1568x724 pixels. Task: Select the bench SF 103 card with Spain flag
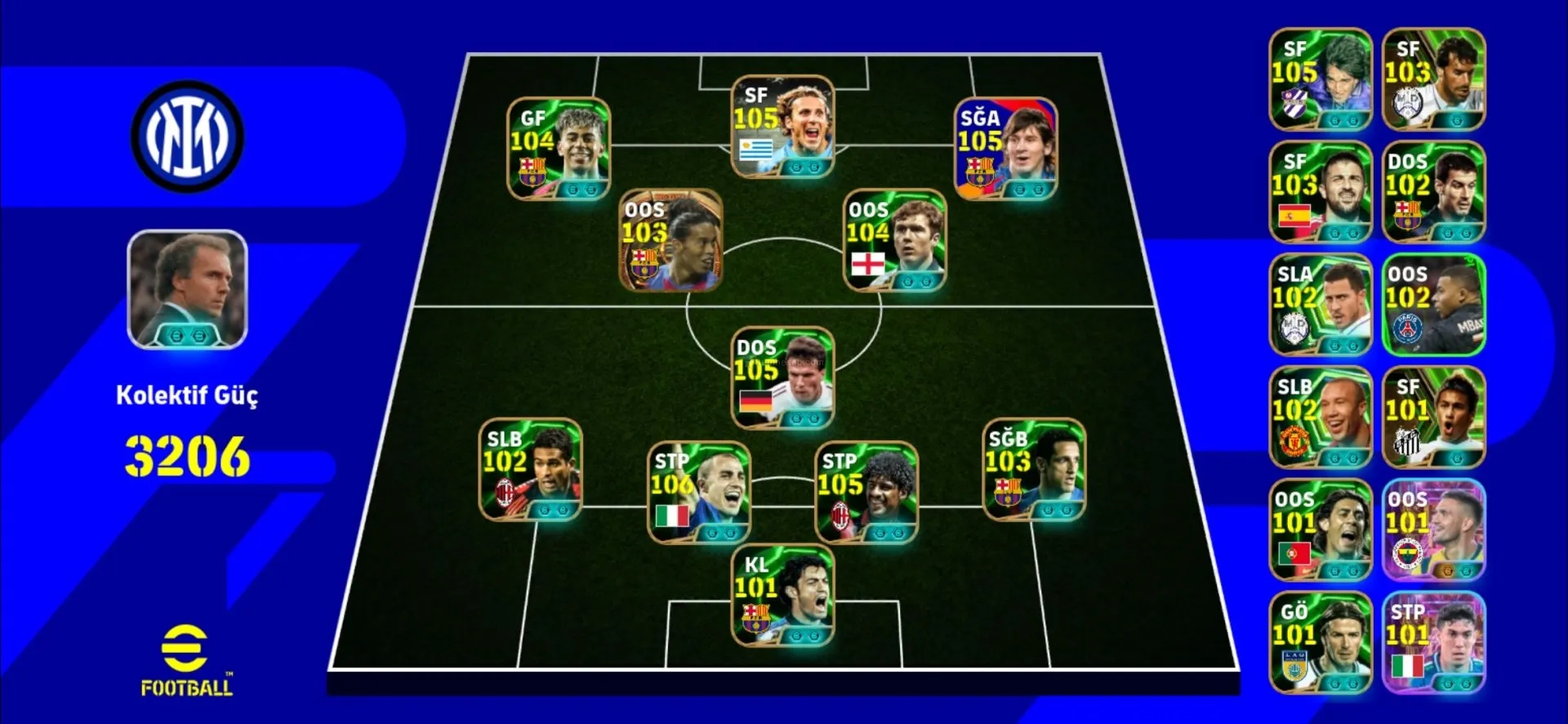(x=1321, y=192)
